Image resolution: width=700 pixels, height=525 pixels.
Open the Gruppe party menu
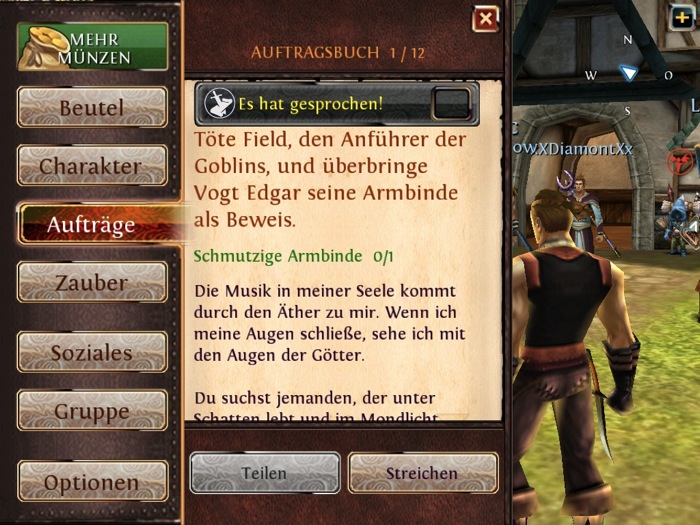point(92,411)
